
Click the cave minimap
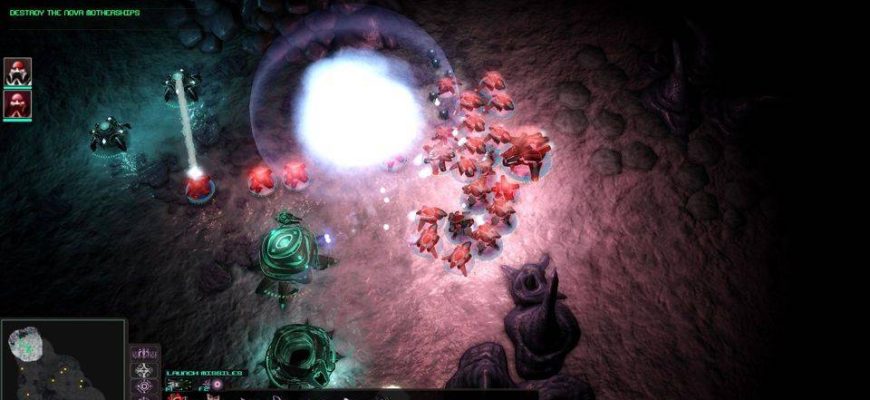[x=63, y=360]
